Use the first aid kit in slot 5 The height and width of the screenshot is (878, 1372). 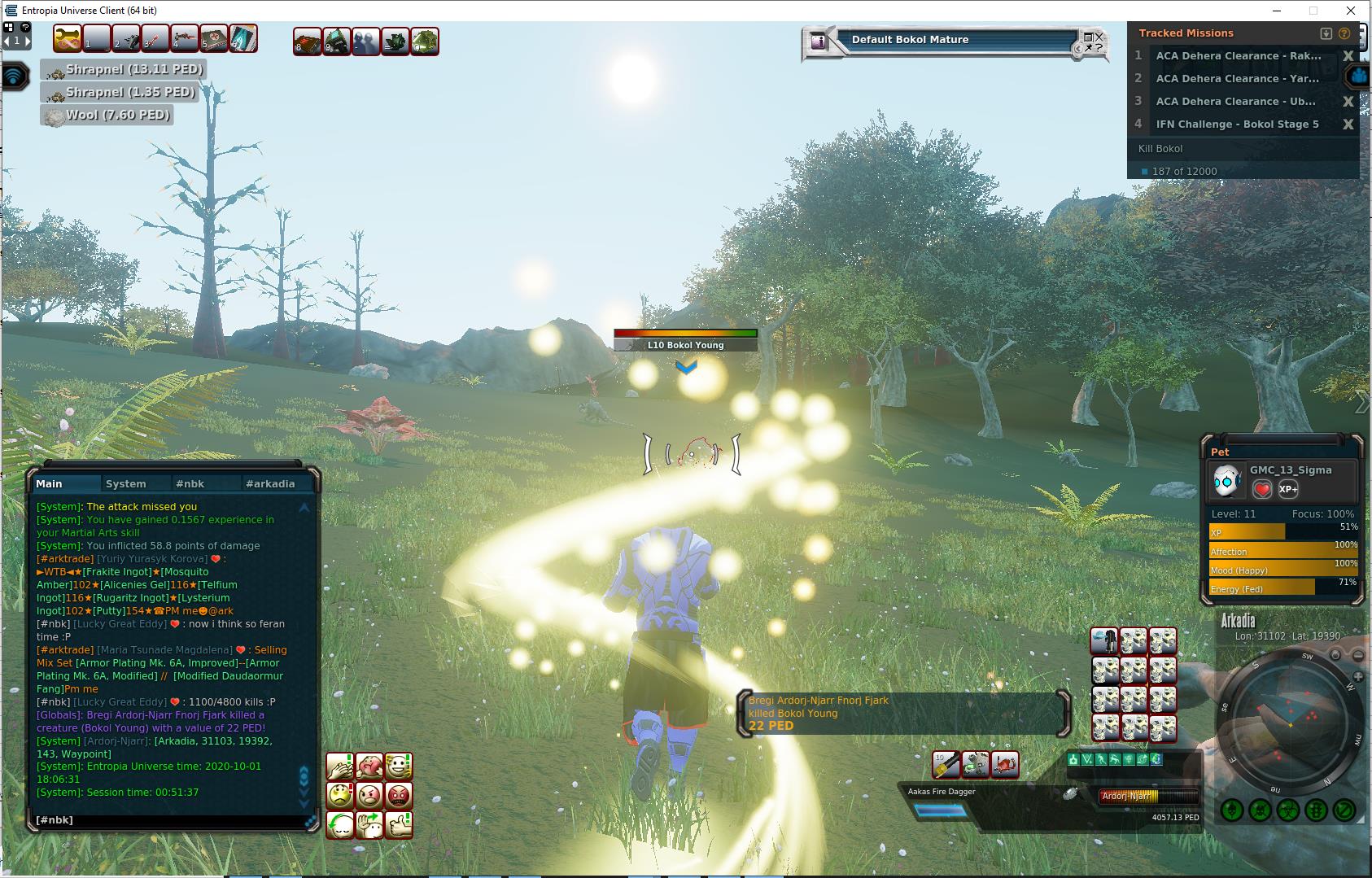[213, 39]
